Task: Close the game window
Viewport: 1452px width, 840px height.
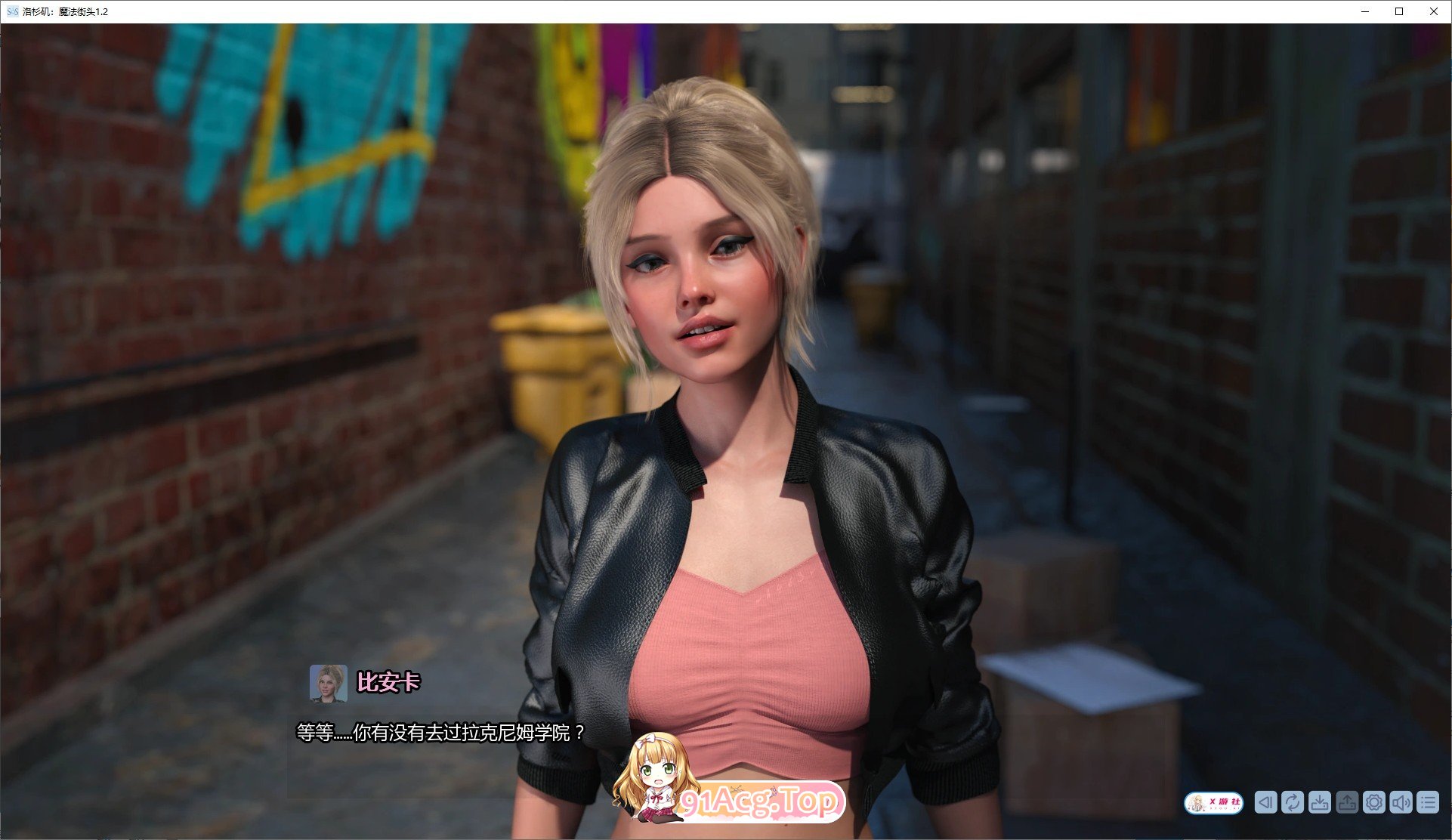Action: coord(1434,11)
